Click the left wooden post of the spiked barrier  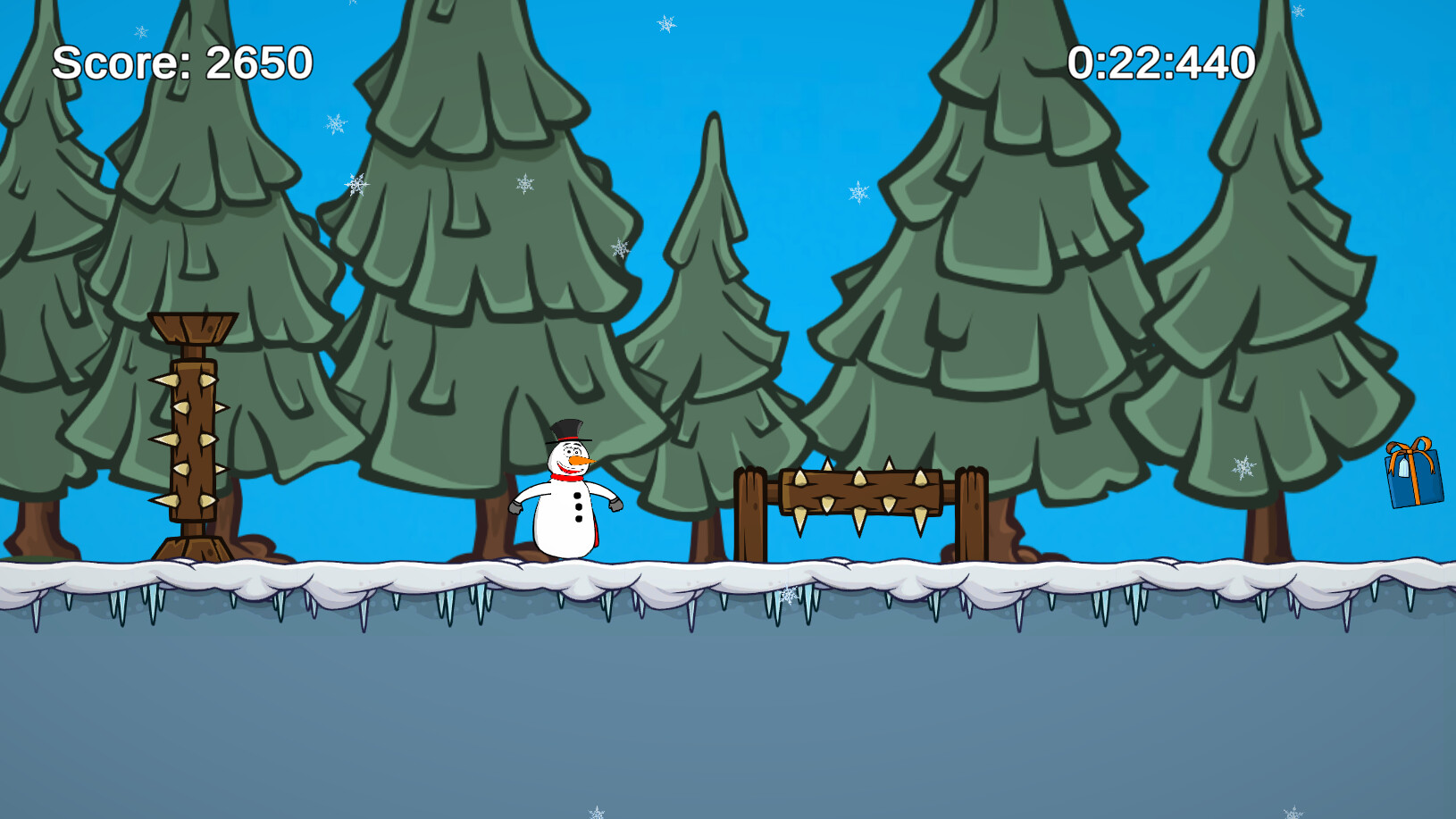pos(752,514)
